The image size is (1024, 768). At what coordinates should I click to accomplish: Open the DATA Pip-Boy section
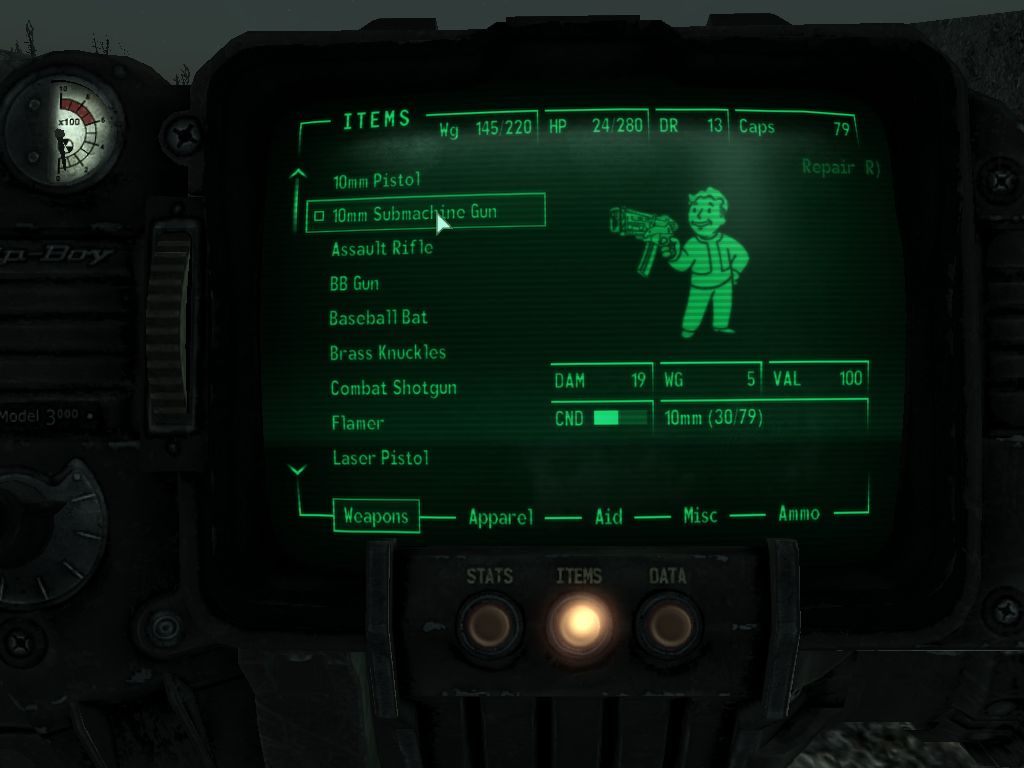668,624
